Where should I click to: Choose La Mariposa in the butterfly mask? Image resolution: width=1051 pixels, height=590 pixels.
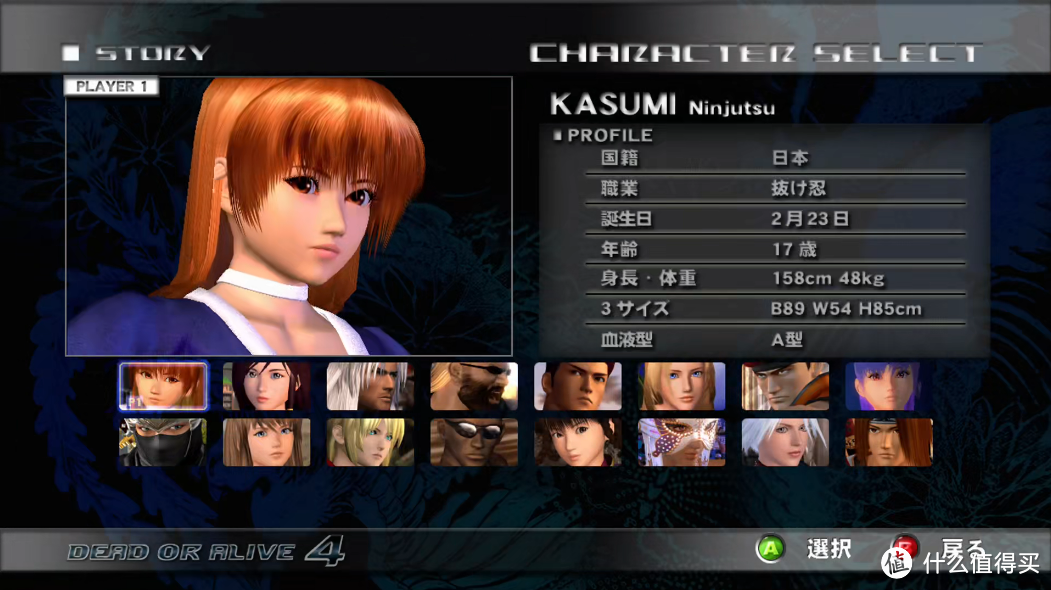pos(682,442)
